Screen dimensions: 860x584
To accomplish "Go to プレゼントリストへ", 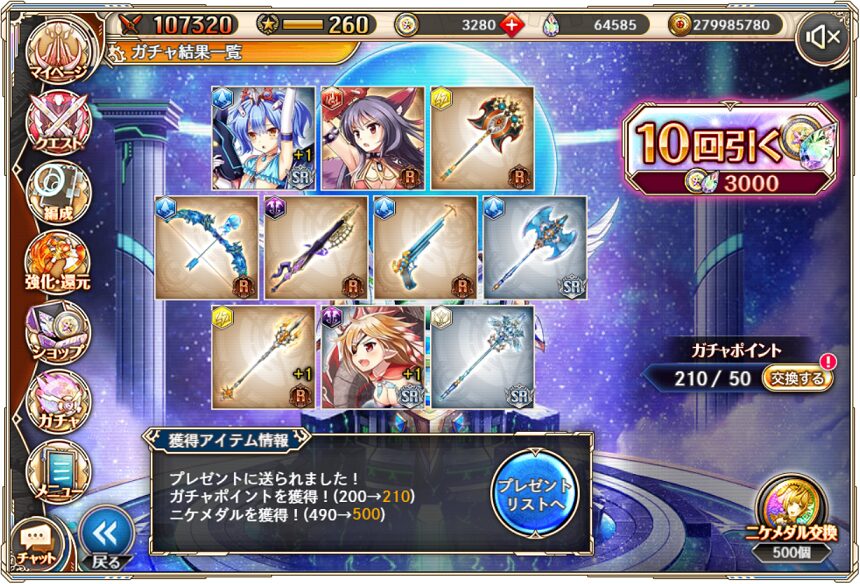I will (x=534, y=492).
